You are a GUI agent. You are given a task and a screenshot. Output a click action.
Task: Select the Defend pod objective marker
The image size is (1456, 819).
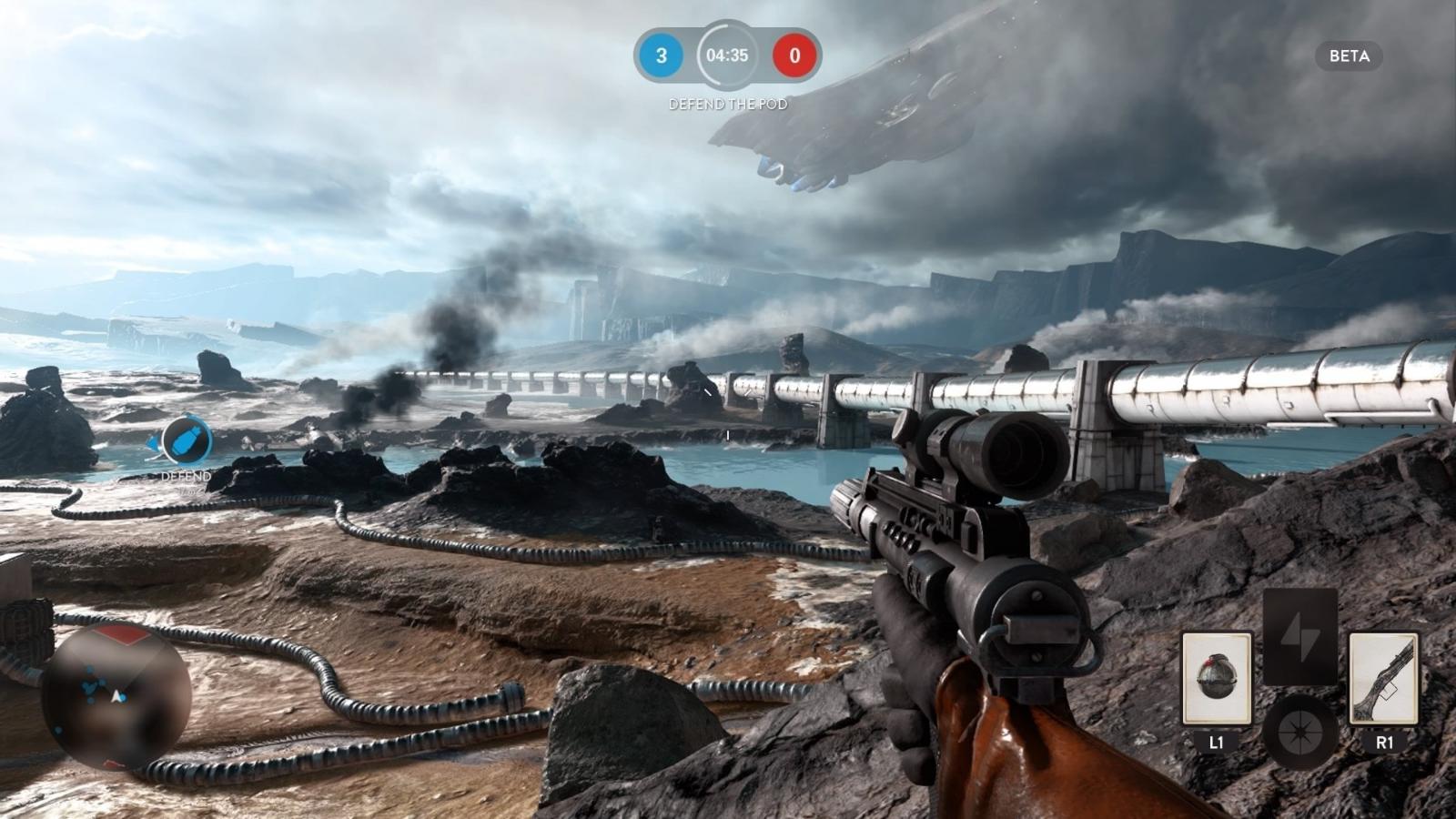pos(187,441)
